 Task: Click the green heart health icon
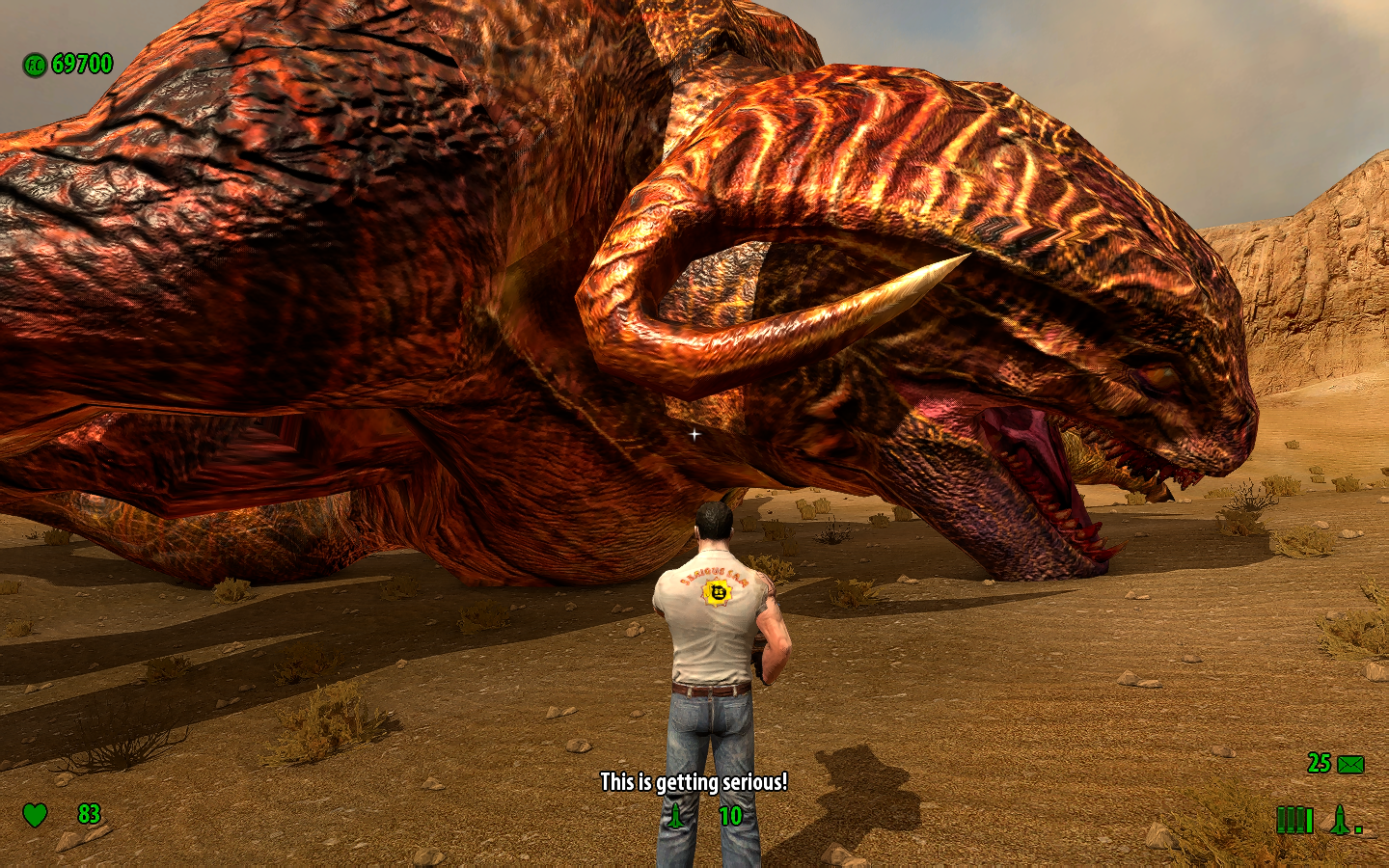(x=35, y=815)
